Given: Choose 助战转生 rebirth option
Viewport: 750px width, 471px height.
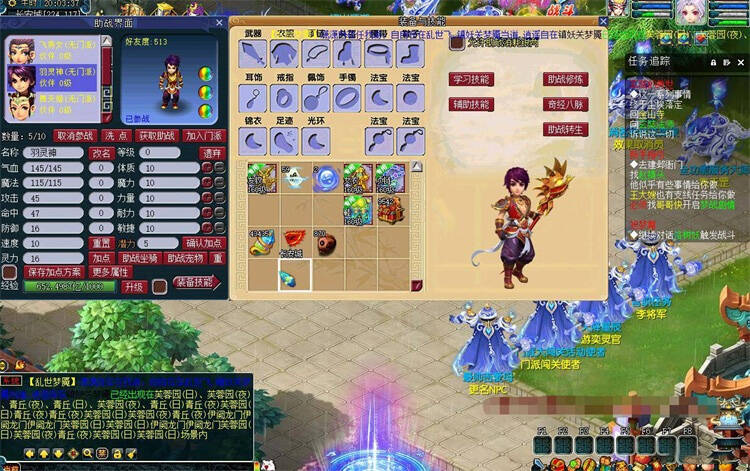Looking at the screenshot, I should click(566, 130).
